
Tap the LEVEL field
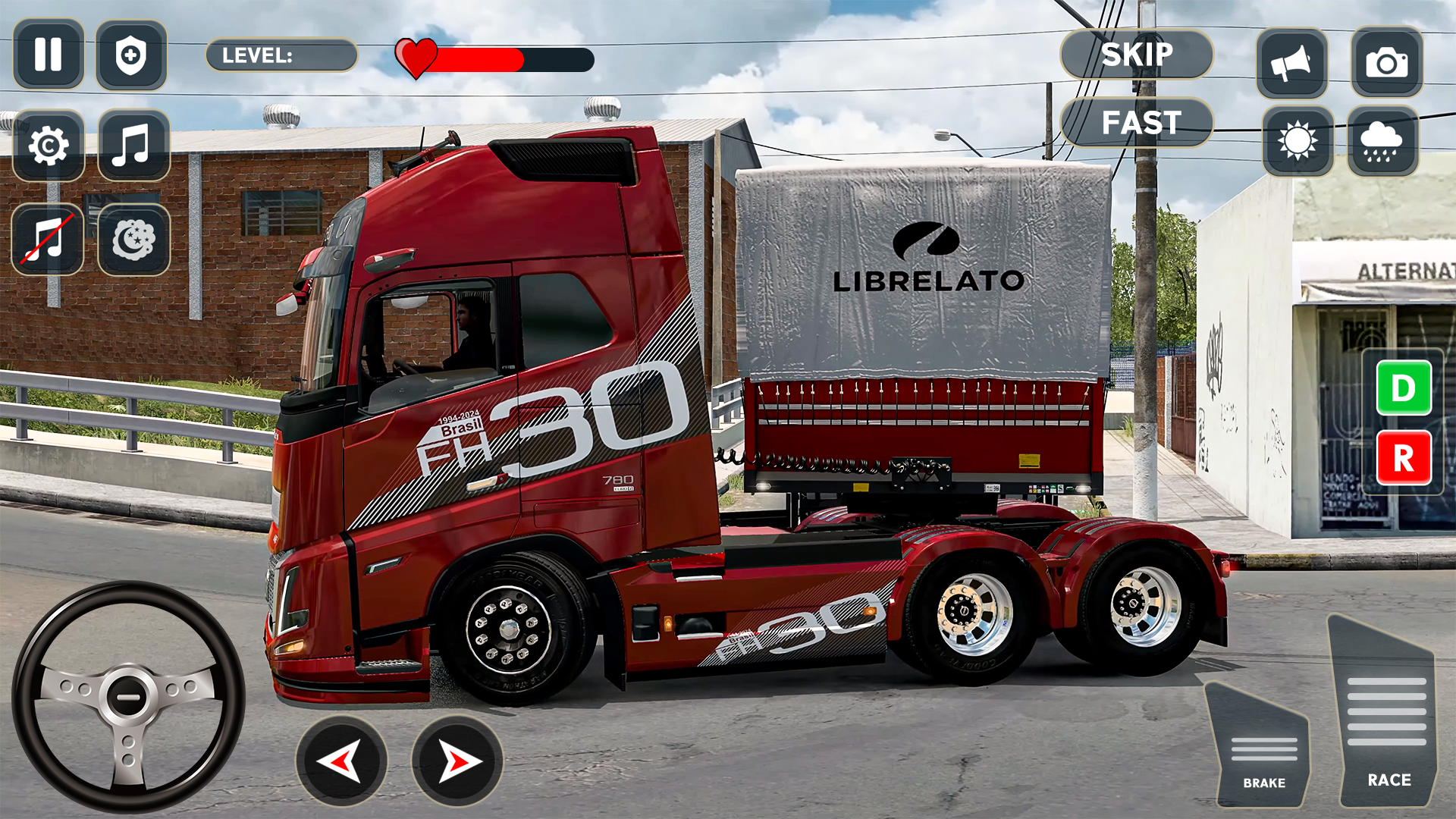point(282,55)
